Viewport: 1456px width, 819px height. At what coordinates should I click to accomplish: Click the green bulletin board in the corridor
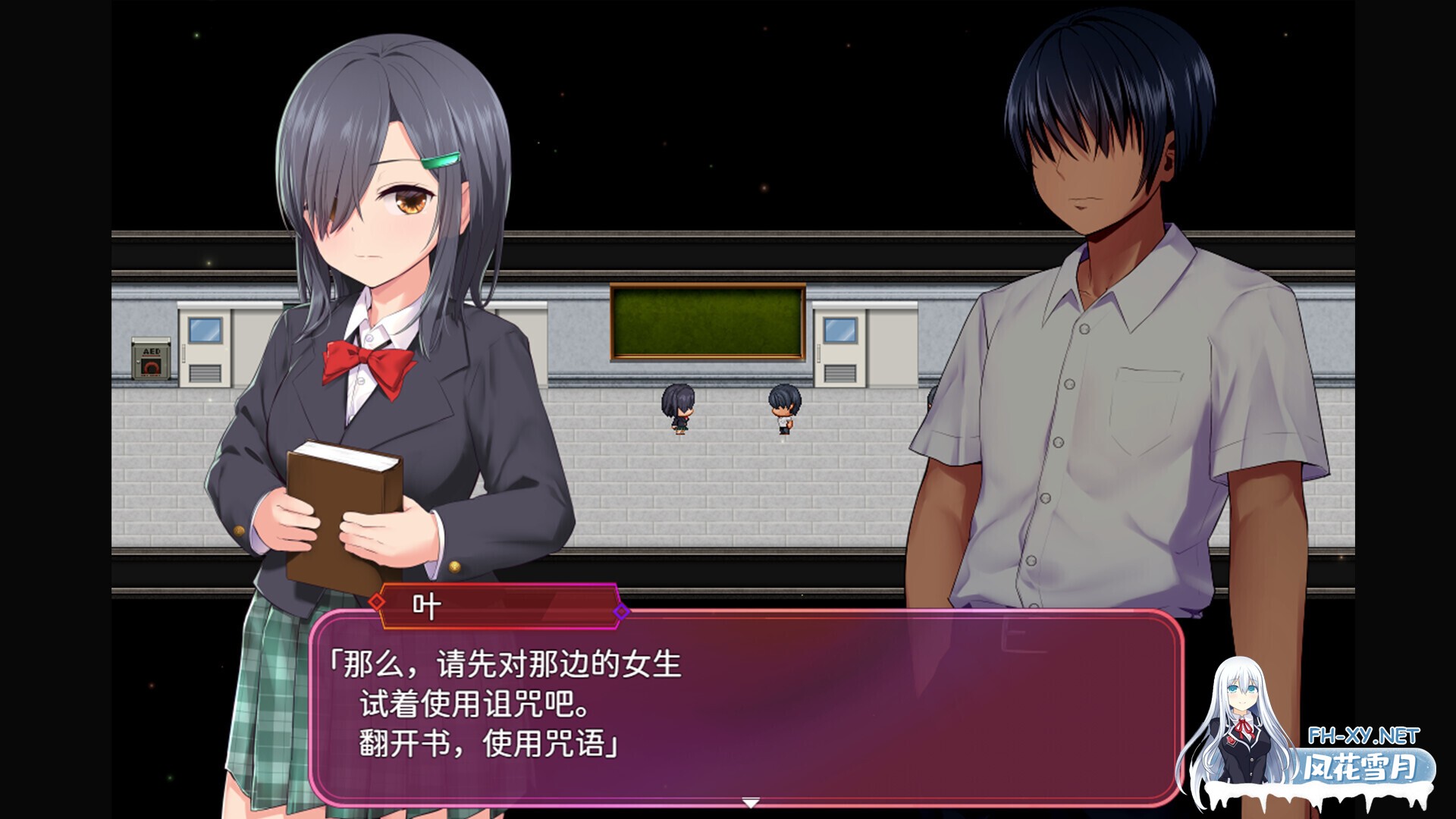pyautogui.click(x=709, y=320)
